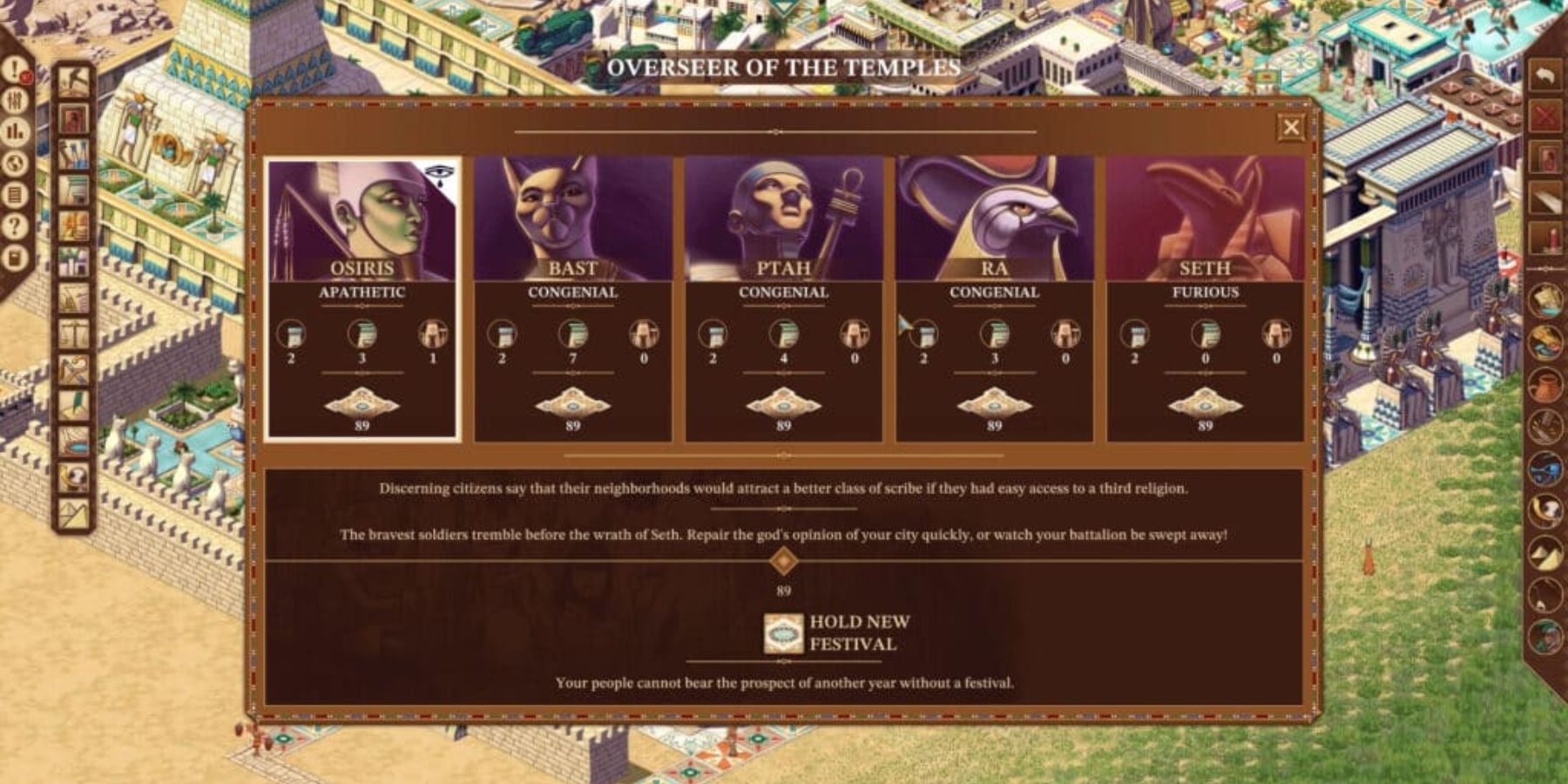Select Ra's congenial god portrait
The height and width of the screenshot is (784, 1568).
pos(993,209)
